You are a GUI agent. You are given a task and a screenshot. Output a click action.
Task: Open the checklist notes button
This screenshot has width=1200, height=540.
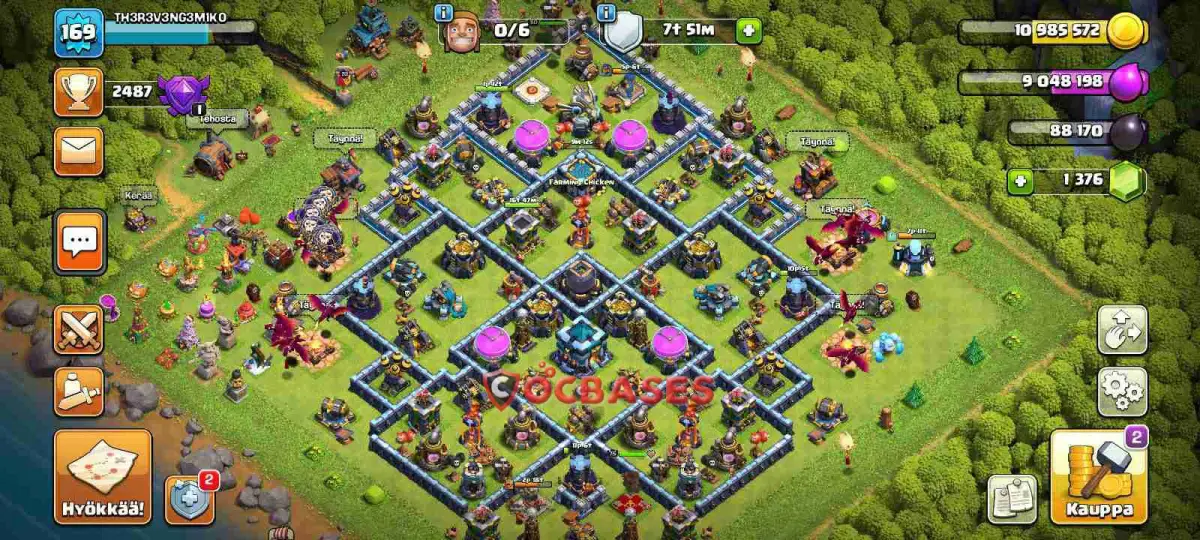pyautogui.click(x=1012, y=499)
